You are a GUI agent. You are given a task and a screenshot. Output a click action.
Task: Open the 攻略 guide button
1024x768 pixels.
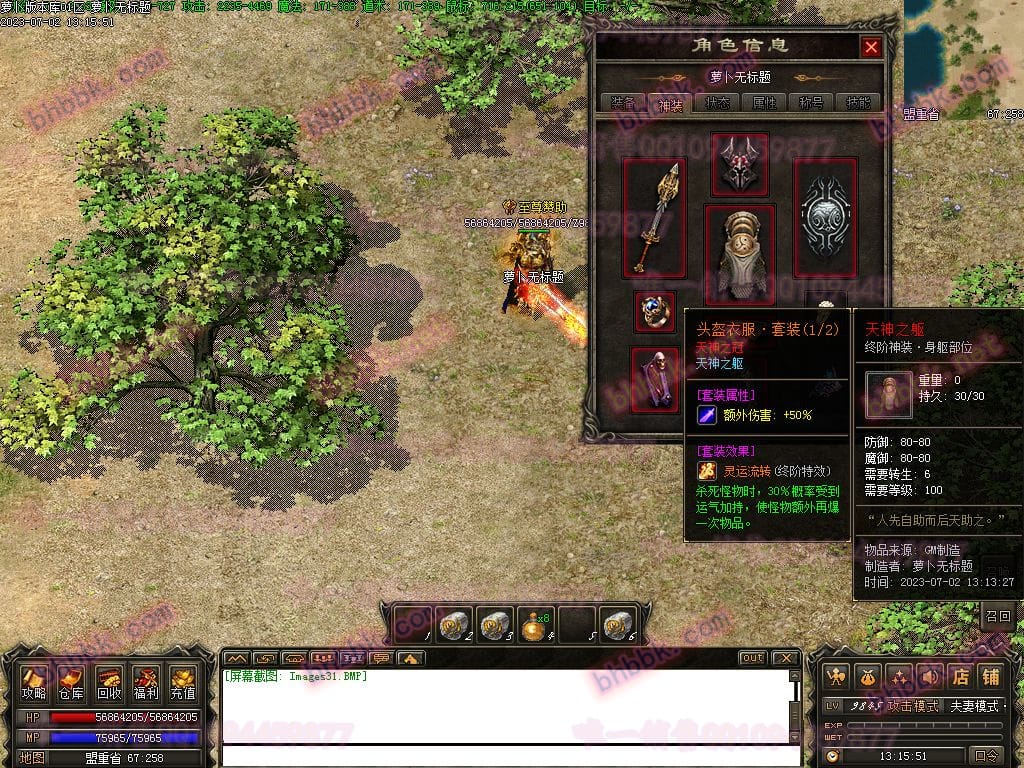coord(34,683)
